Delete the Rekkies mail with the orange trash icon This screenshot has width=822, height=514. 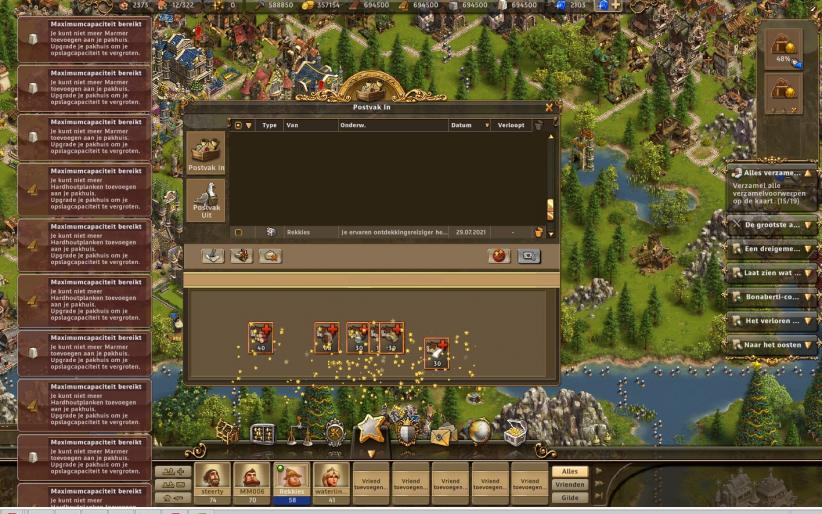pyautogui.click(x=538, y=232)
